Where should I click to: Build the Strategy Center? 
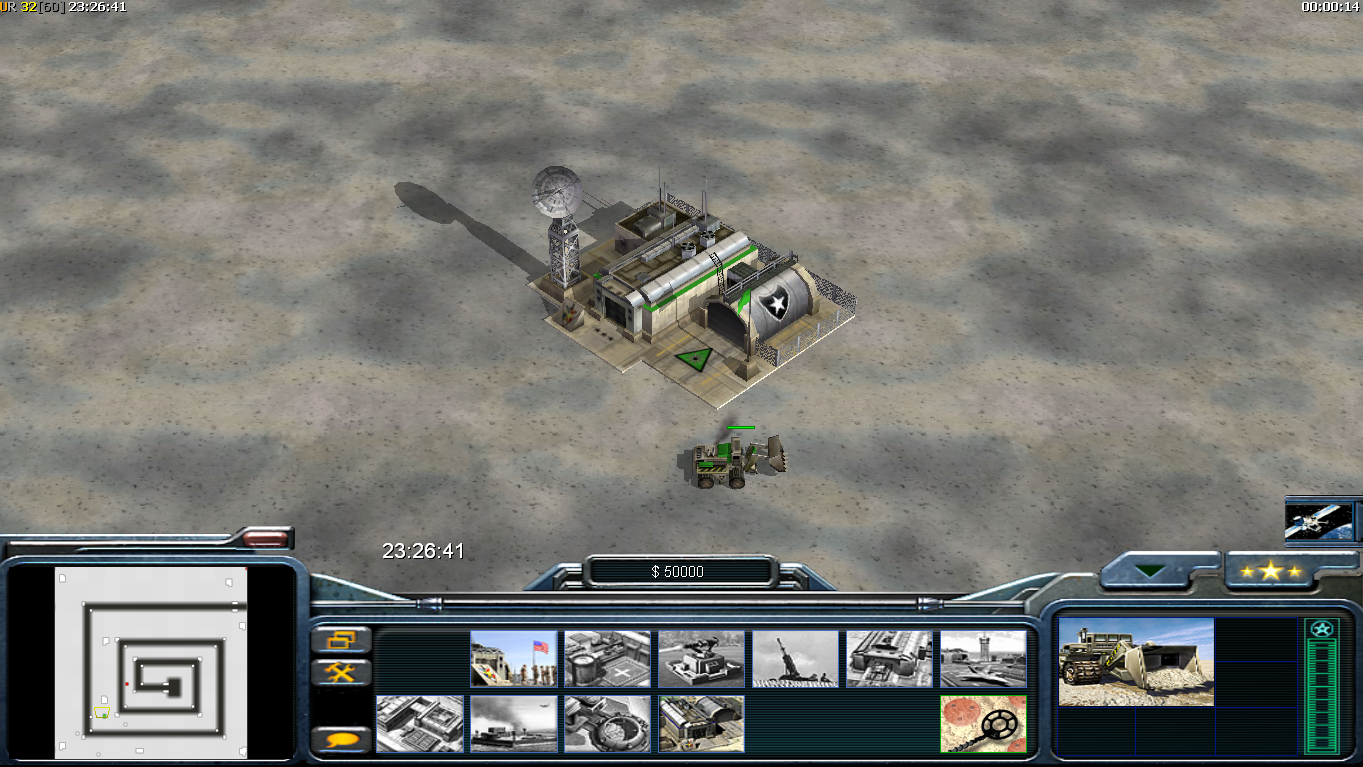(x=420, y=724)
